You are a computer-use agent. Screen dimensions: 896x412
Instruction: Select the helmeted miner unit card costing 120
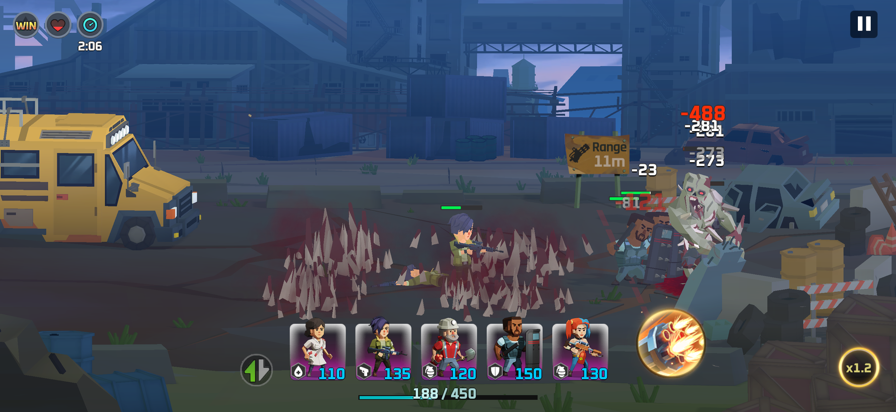pyautogui.click(x=449, y=352)
